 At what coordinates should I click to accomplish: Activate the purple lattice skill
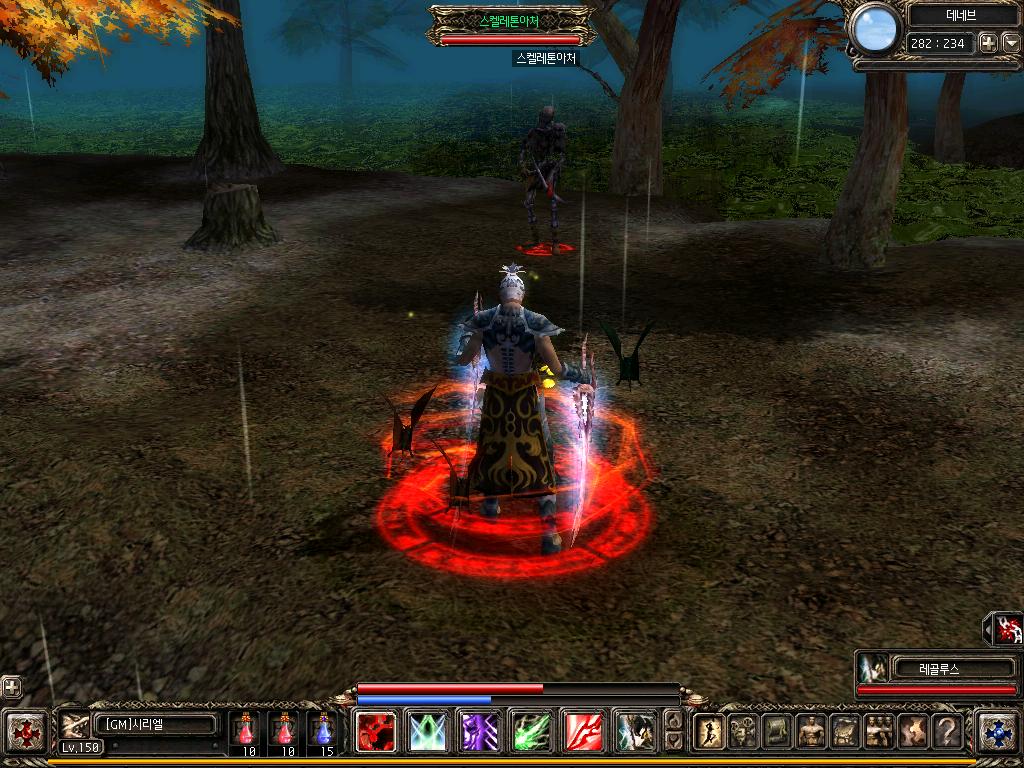click(480, 731)
